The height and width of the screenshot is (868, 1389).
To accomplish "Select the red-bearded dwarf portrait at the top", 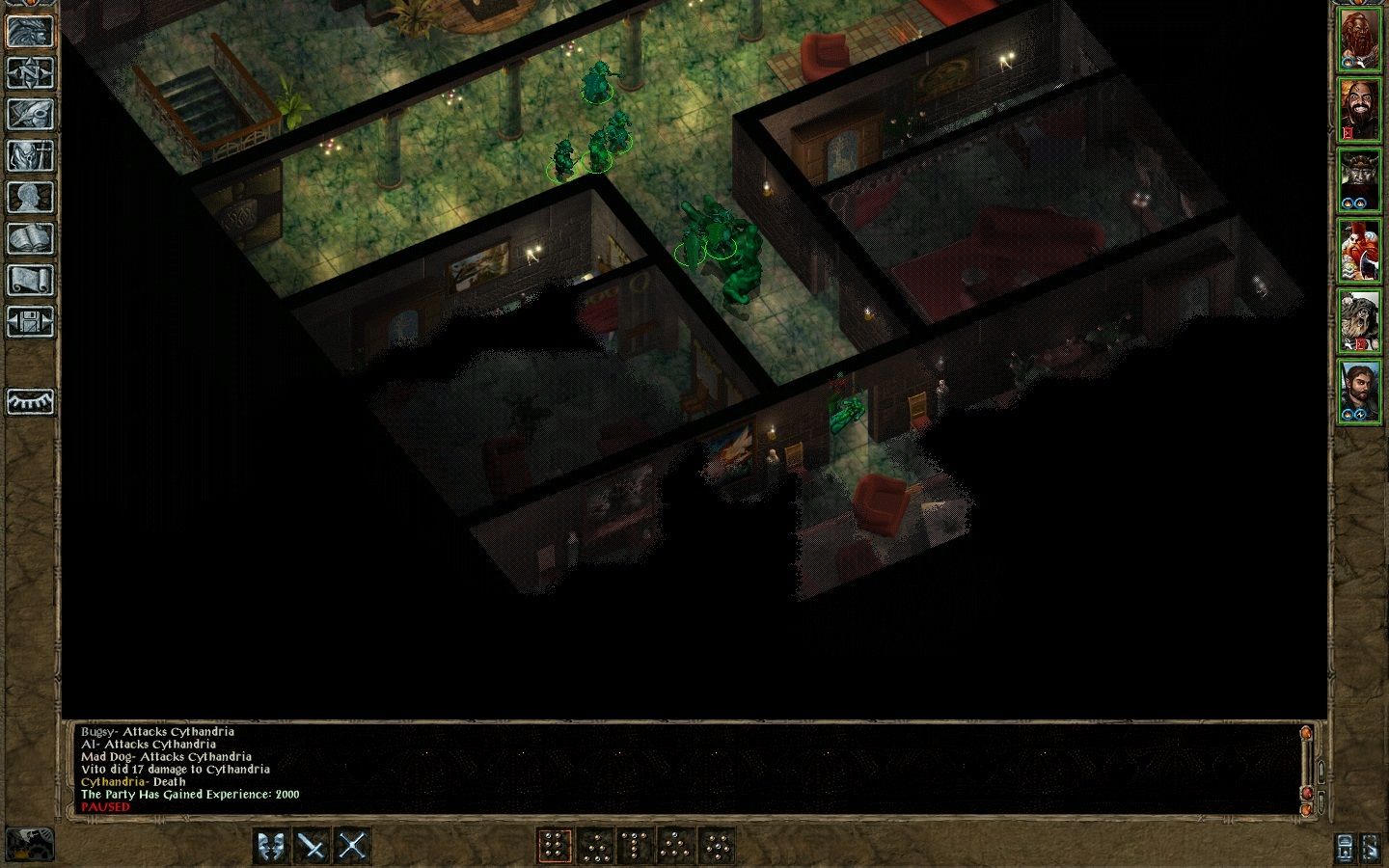I will 1358,41.
